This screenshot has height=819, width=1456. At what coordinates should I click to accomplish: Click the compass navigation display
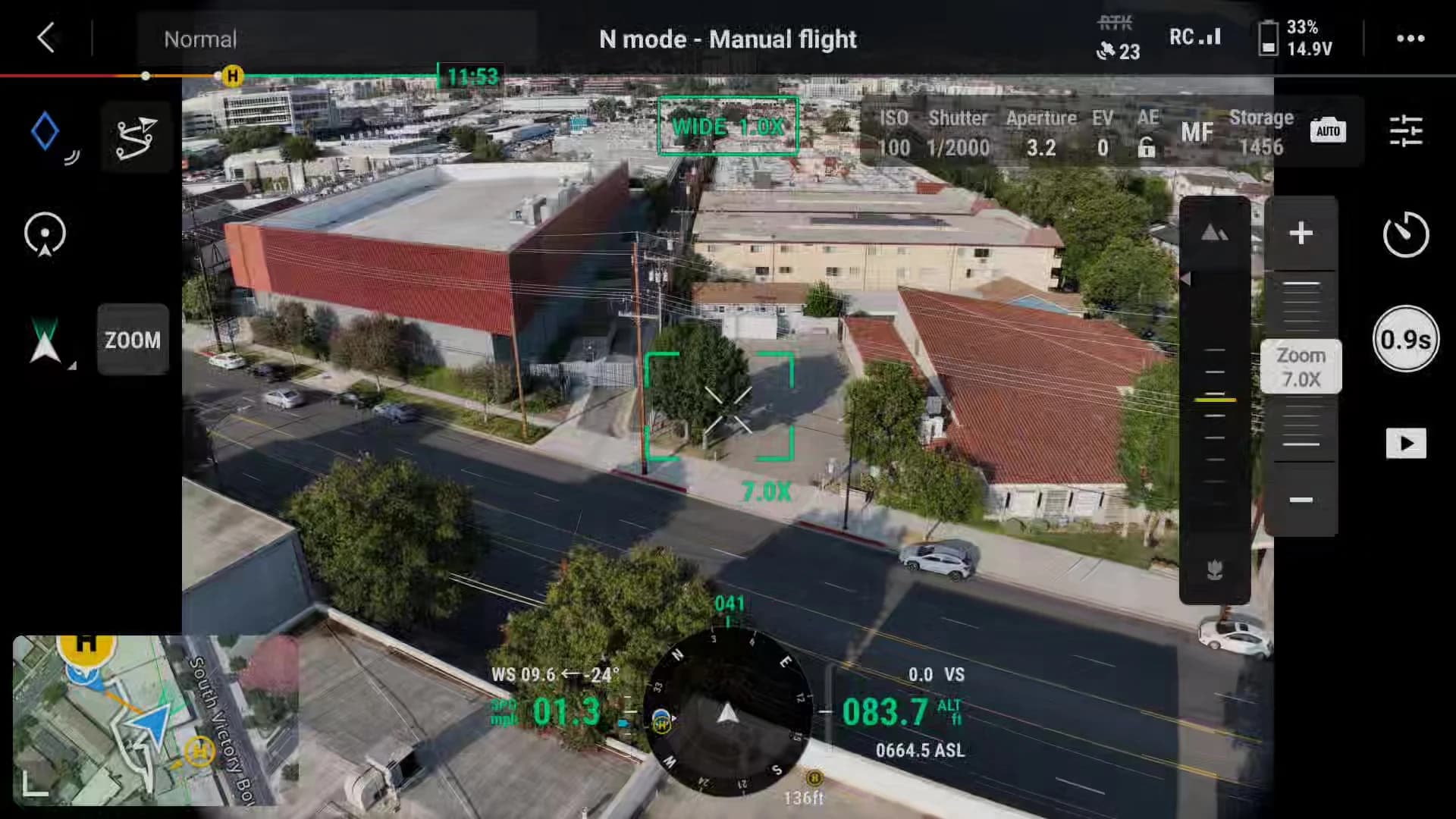pyautogui.click(x=727, y=713)
